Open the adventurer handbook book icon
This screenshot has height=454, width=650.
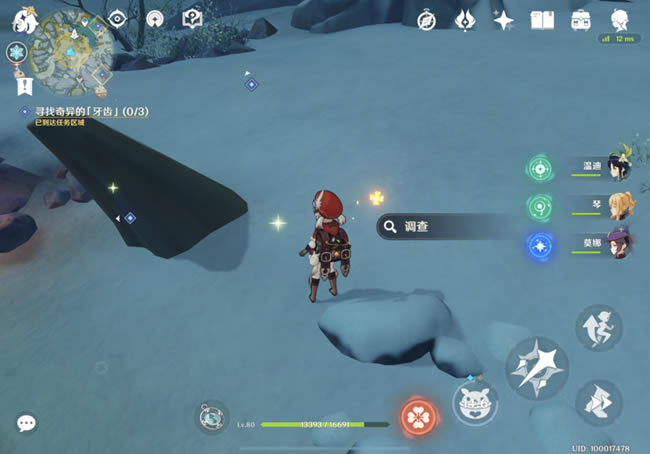(542, 19)
